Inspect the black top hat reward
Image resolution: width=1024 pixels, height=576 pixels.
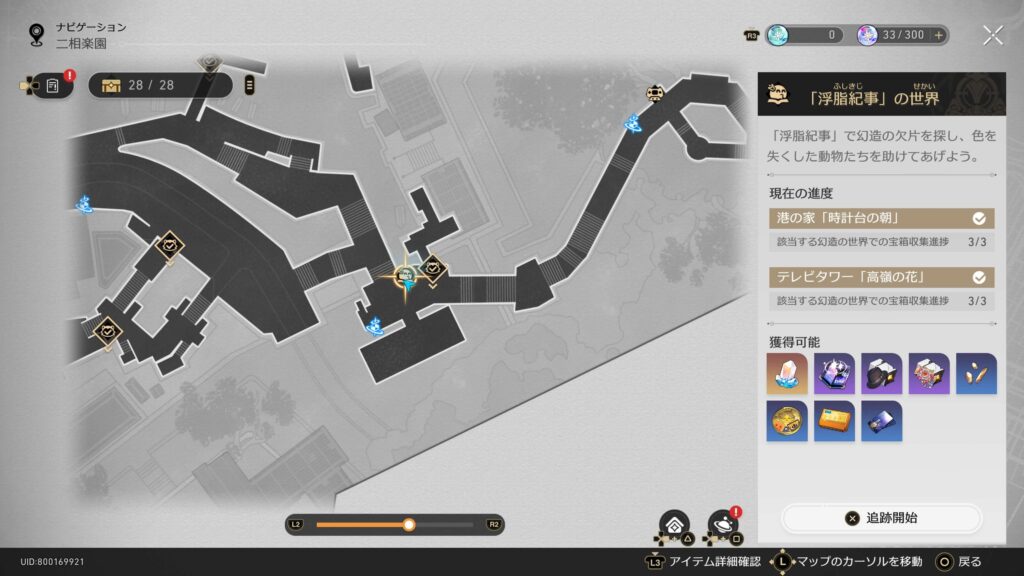(x=881, y=373)
